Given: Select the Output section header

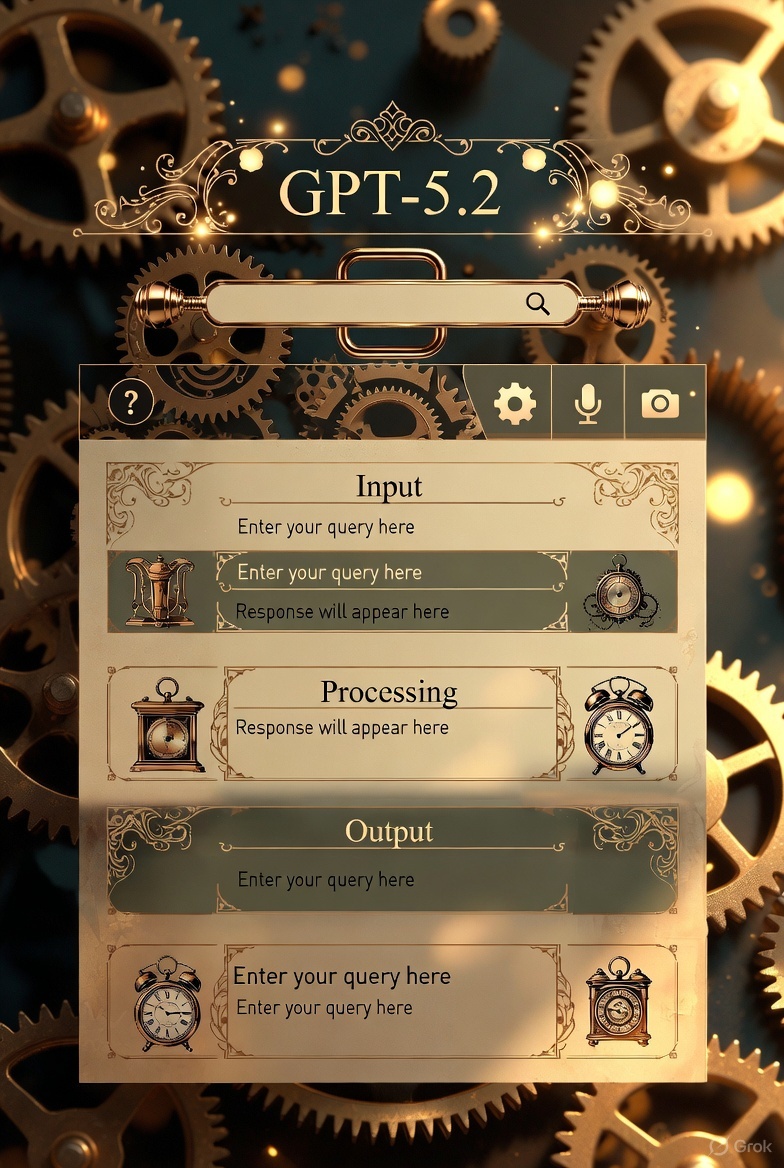Looking at the screenshot, I should (389, 831).
